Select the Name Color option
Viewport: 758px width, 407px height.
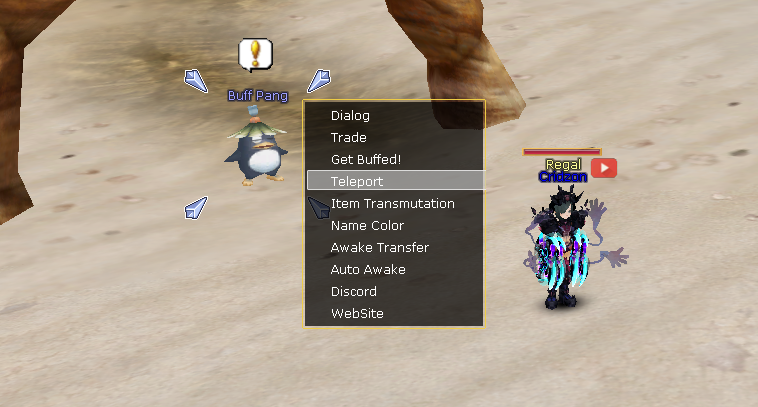pos(367,226)
